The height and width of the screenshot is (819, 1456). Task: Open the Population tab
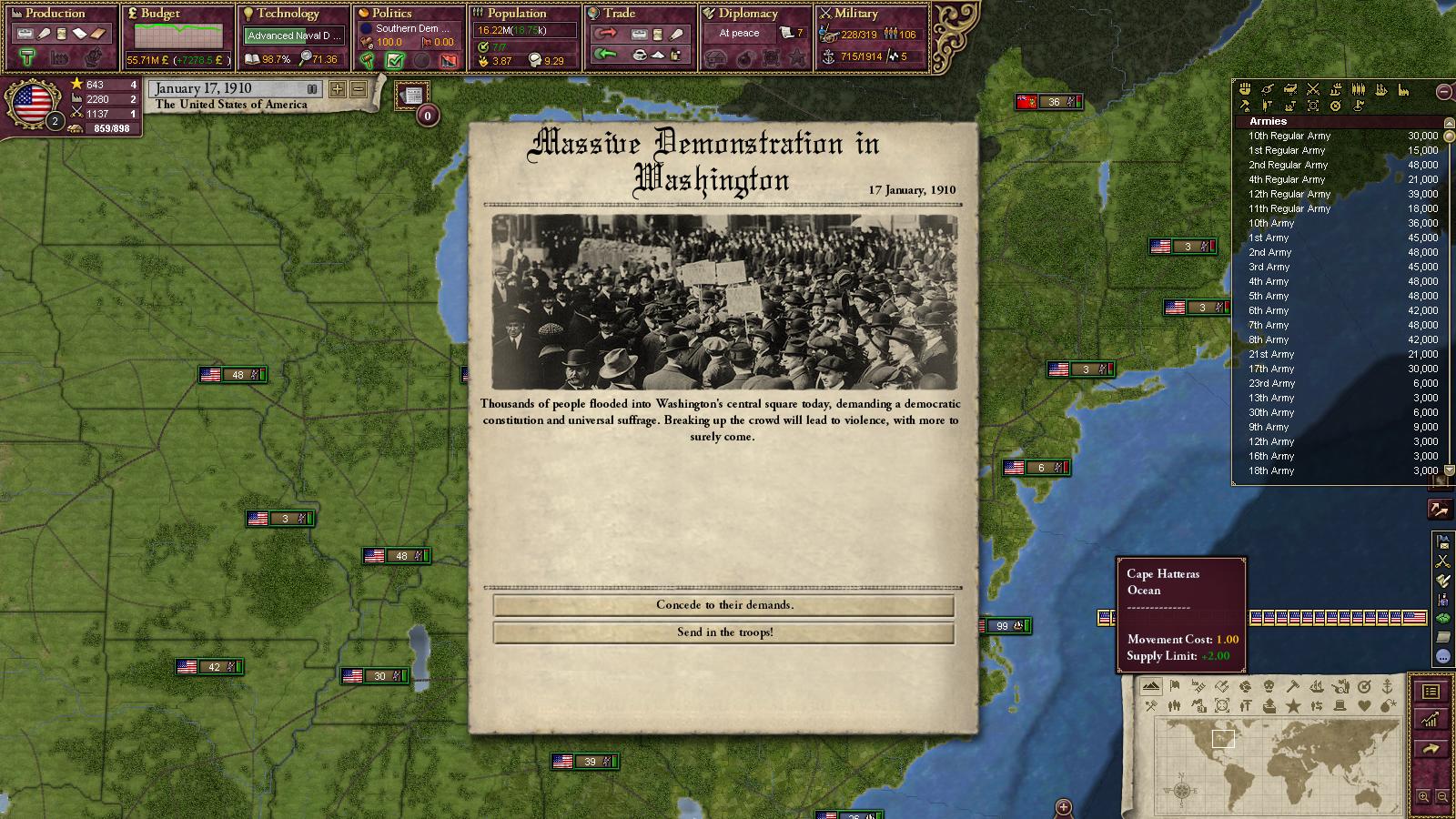point(516,14)
